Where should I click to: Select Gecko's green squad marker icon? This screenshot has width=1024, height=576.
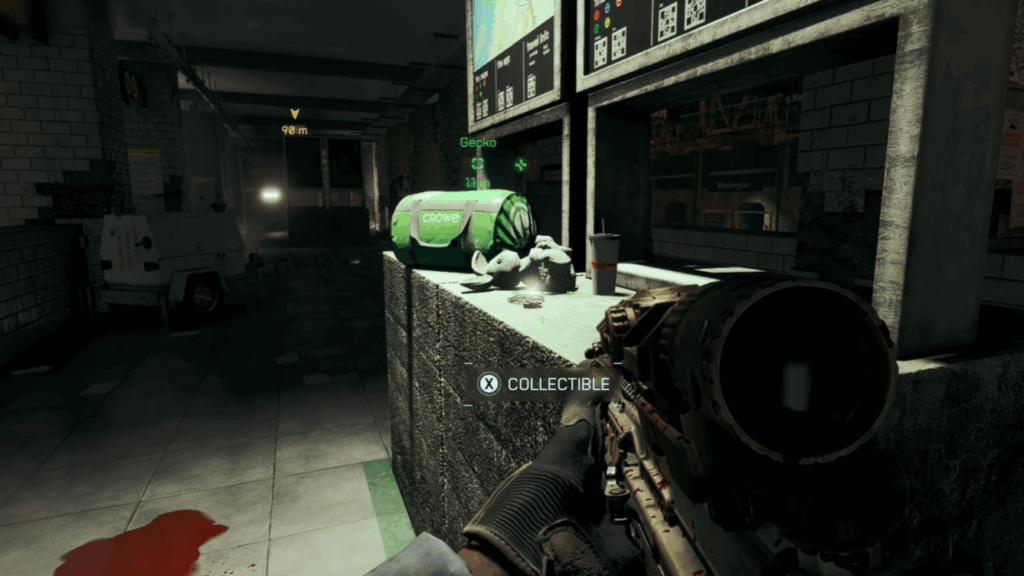pyautogui.click(x=477, y=163)
